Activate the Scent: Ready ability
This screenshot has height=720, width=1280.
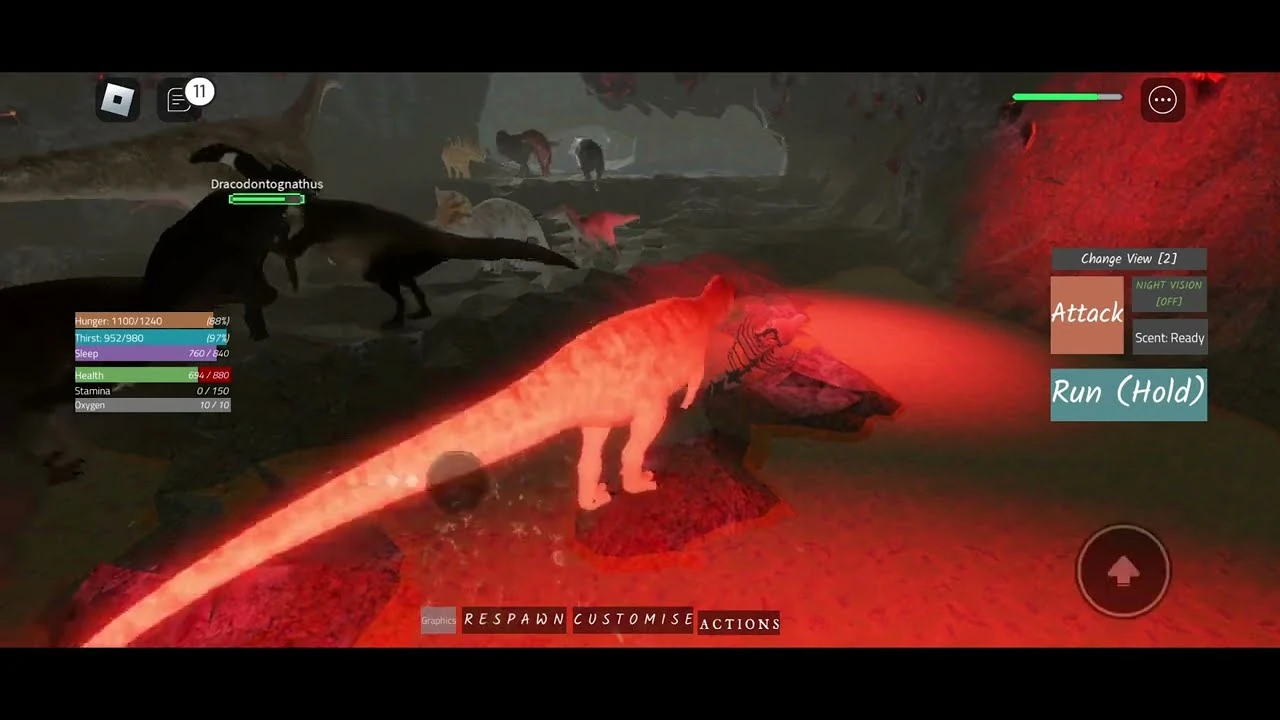point(1169,337)
